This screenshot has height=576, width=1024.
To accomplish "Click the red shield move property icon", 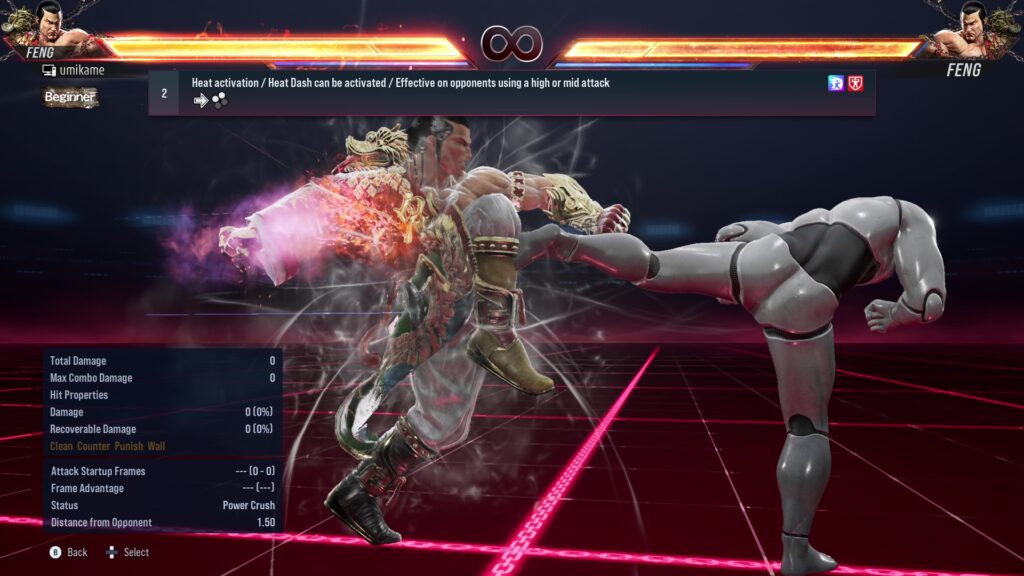I will 856,84.
